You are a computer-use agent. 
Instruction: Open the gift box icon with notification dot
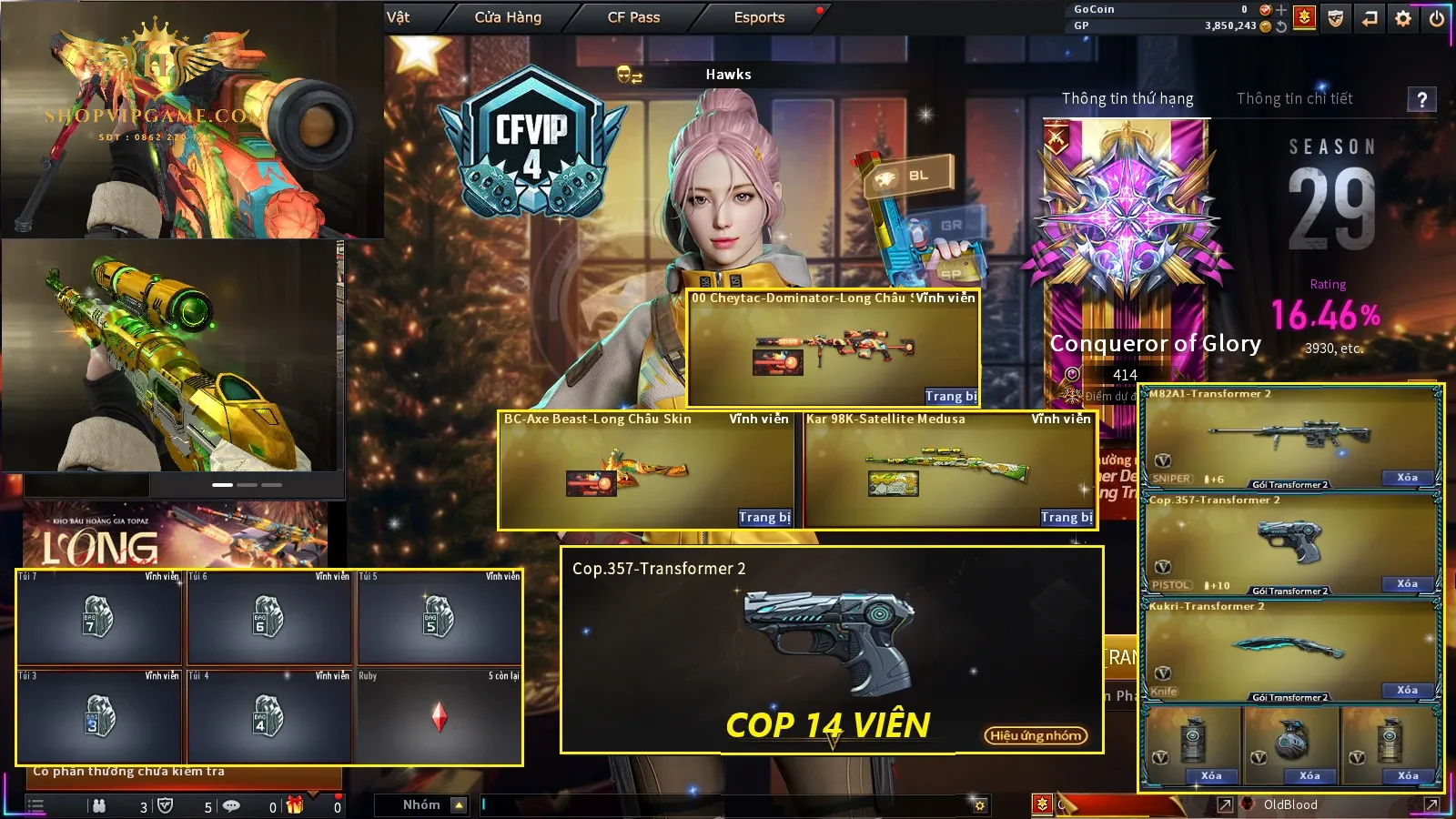tap(295, 804)
